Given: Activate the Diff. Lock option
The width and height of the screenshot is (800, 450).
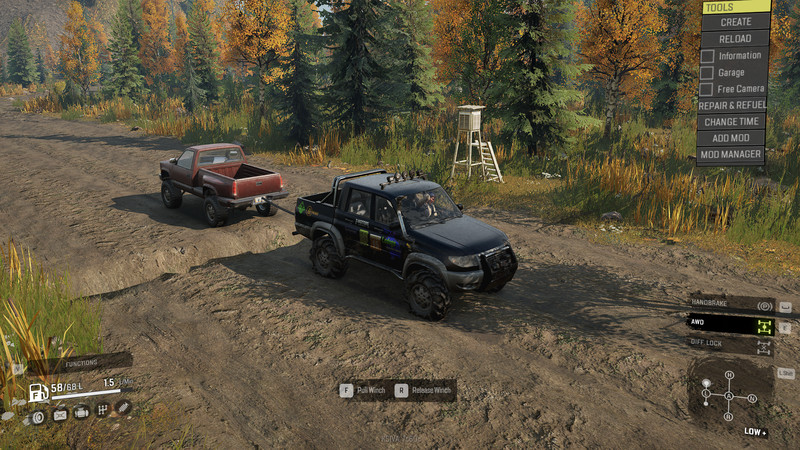Looking at the screenshot, I should point(732,346).
